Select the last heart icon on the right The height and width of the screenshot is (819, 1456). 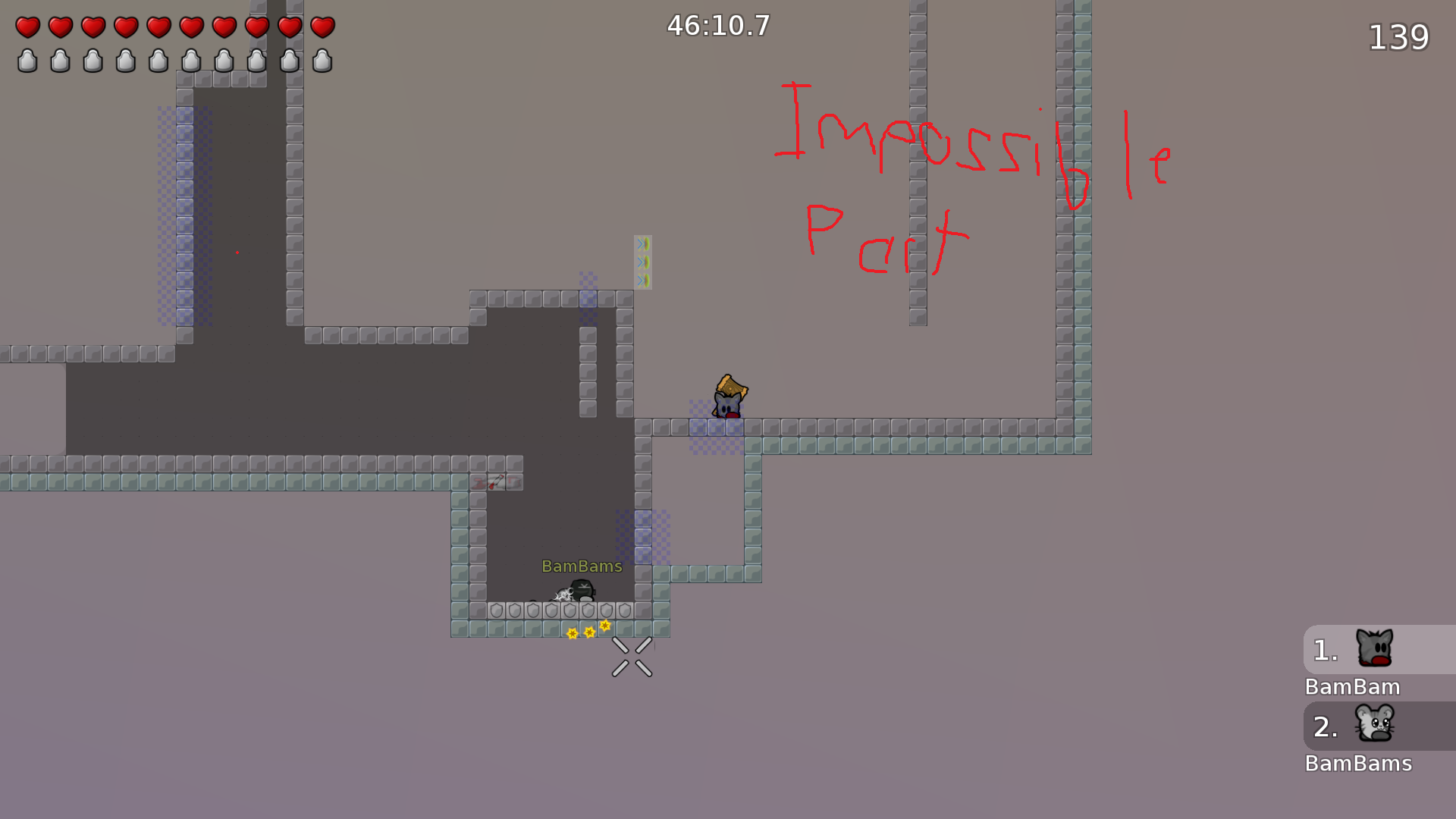click(322, 28)
